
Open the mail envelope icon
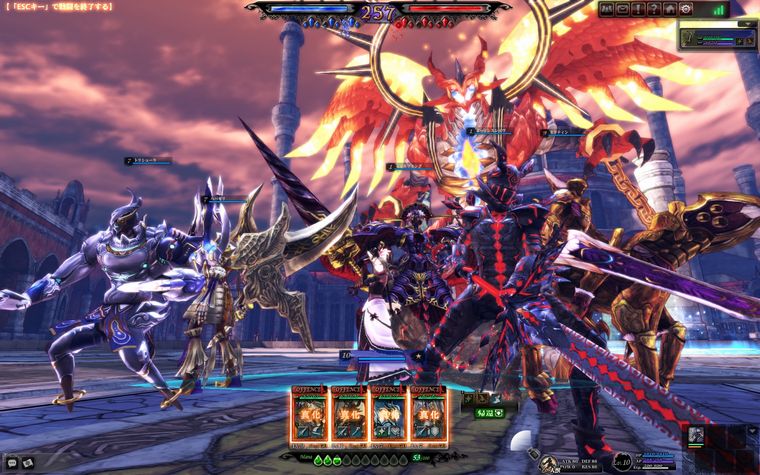point(623,9)
